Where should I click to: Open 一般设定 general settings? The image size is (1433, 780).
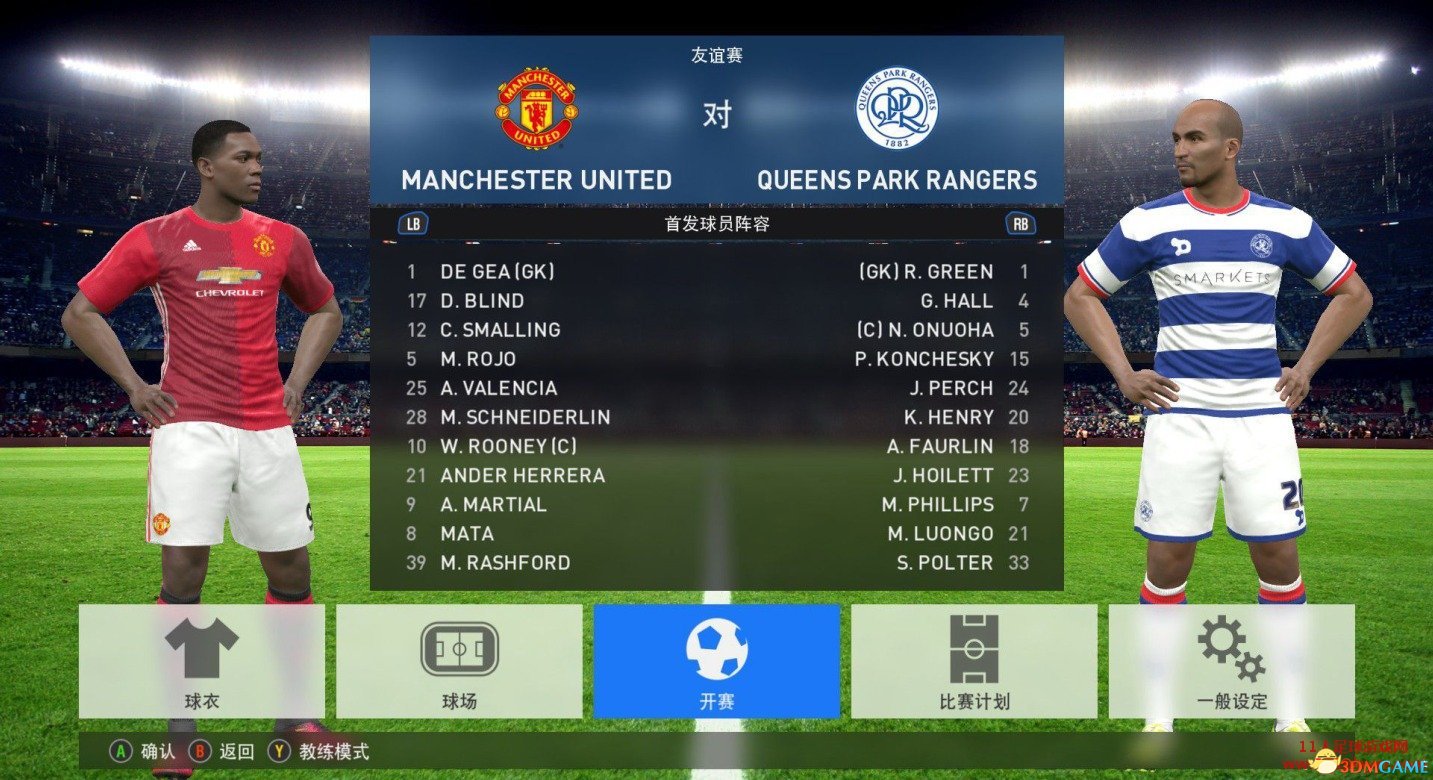[1231, 660]
